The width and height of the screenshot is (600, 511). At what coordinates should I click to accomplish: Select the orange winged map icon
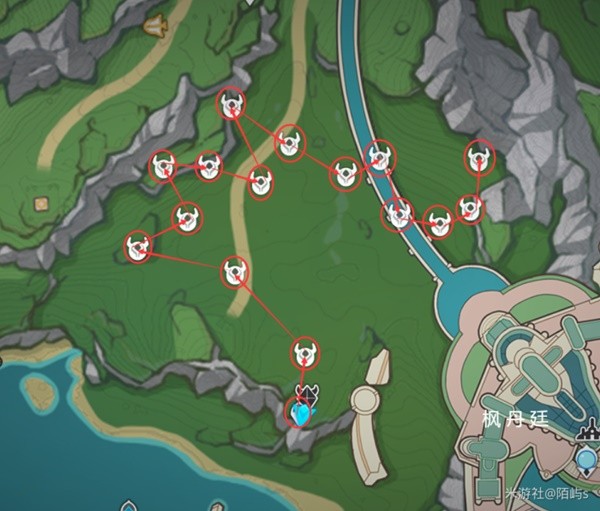tap(155, 24)
